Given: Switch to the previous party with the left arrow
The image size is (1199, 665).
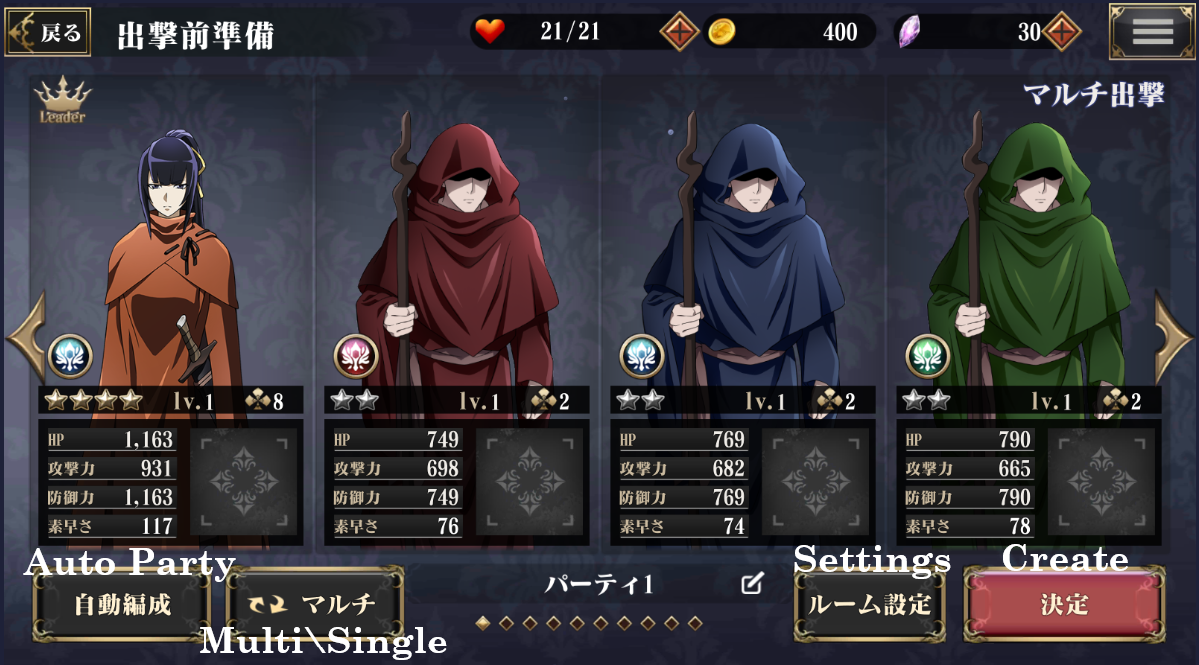Looking at the screenshot, I should (24, 335).
